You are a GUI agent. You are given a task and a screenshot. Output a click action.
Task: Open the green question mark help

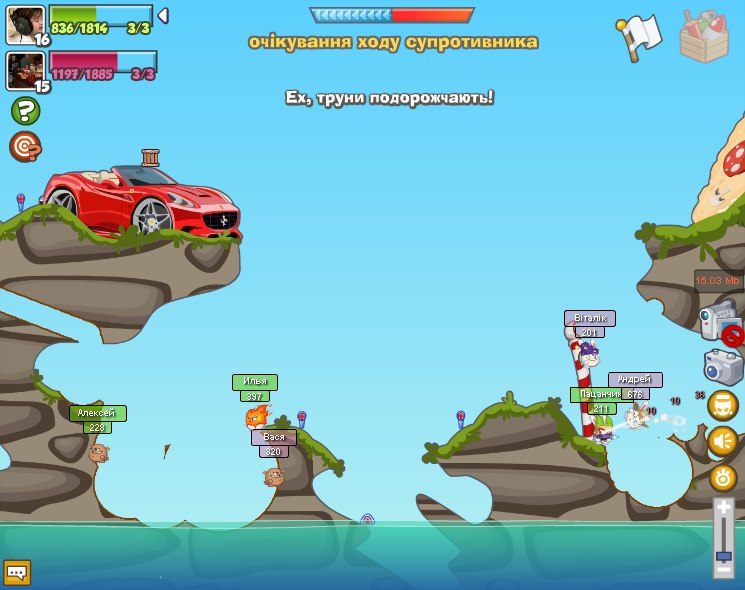coord(25,111)
